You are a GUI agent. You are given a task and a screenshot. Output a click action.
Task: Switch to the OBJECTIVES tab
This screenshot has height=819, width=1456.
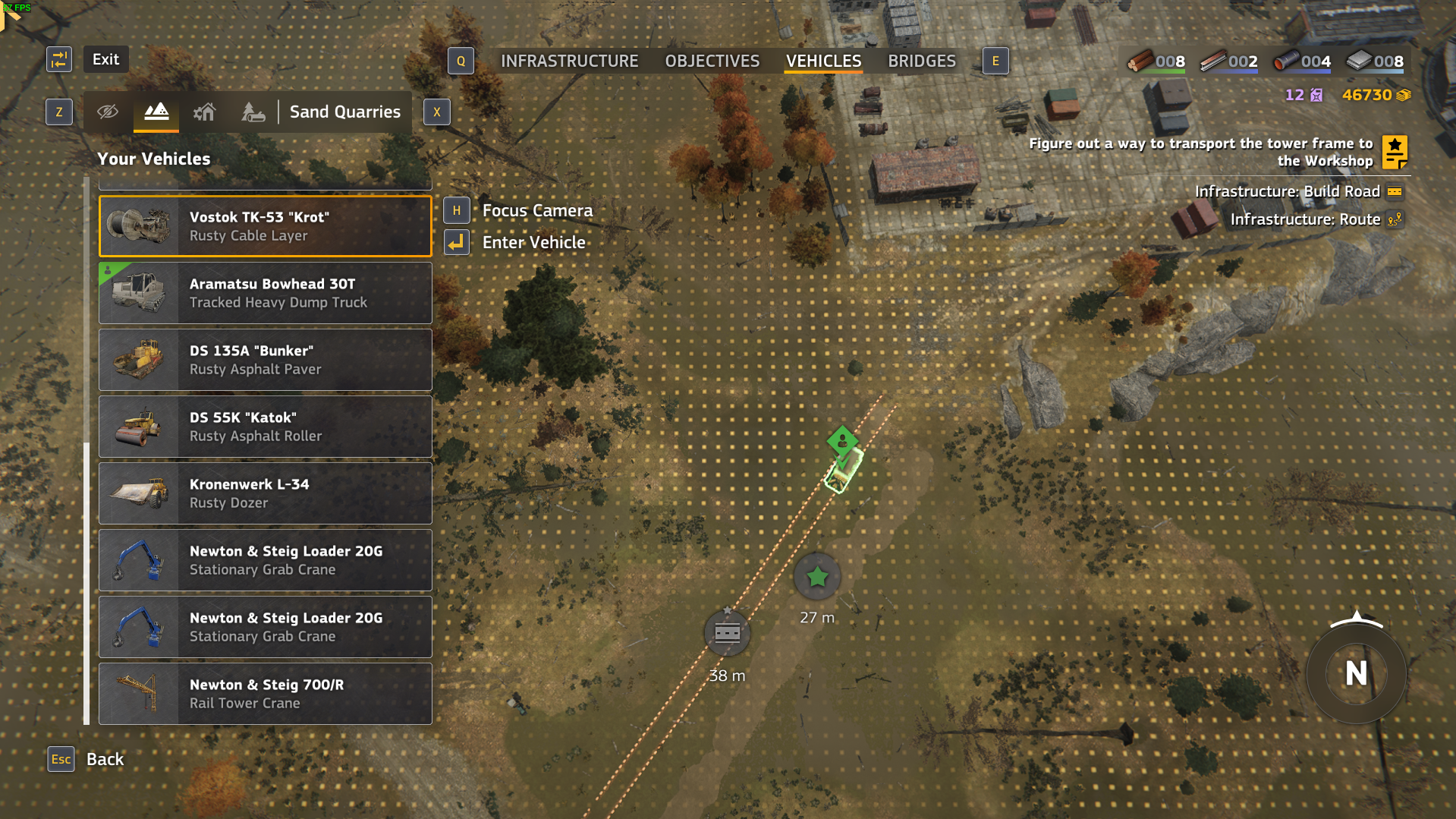[712, 61]
